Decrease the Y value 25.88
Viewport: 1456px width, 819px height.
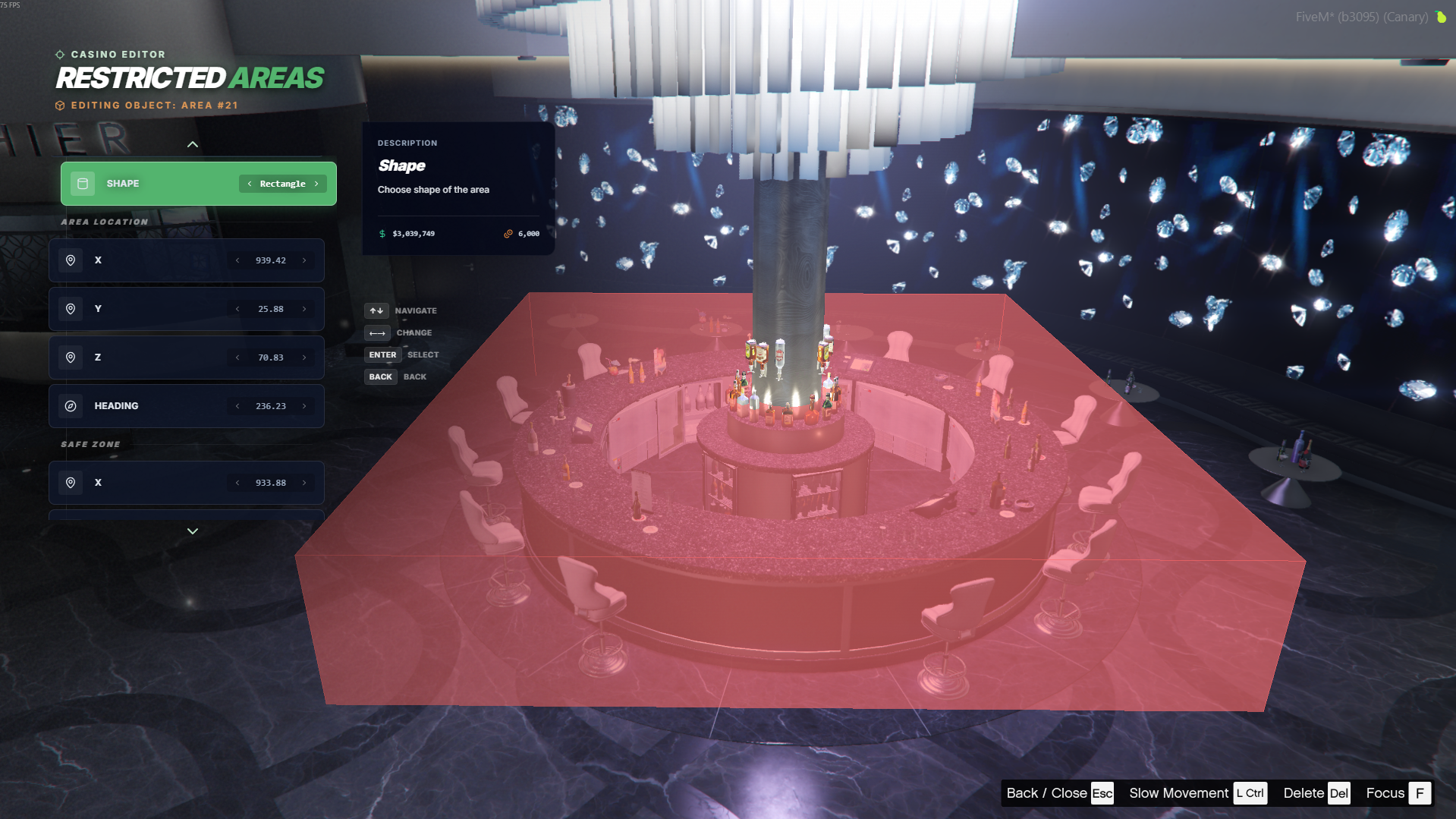[x=237, y=309]
